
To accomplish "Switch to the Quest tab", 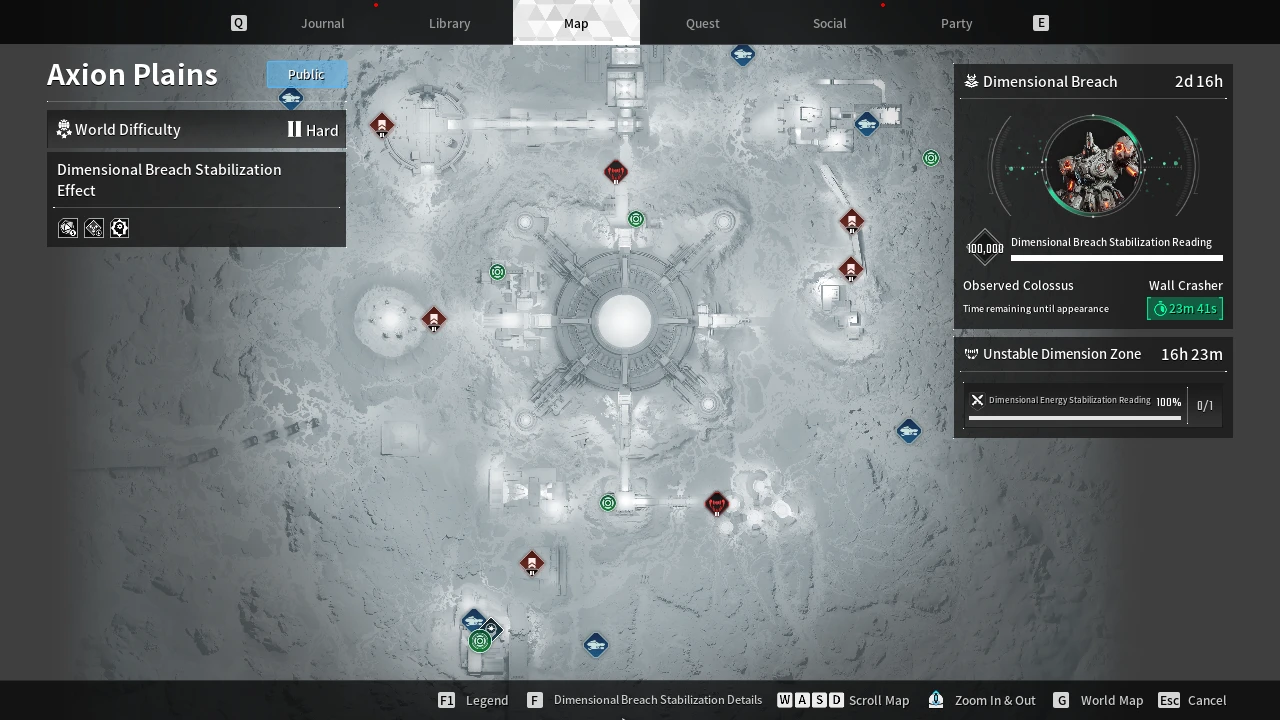I will pos(702,23).
